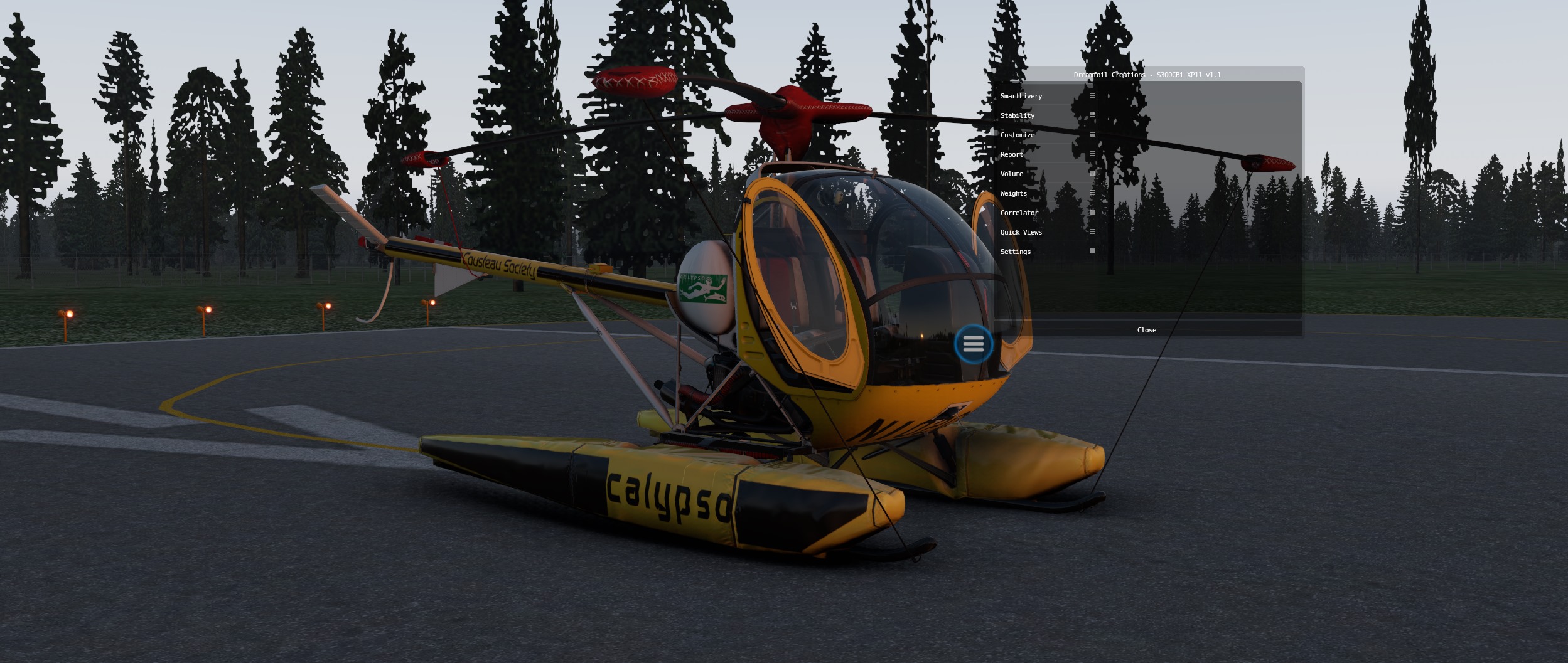
Task: Open the Customize options
Action: 1018,135
